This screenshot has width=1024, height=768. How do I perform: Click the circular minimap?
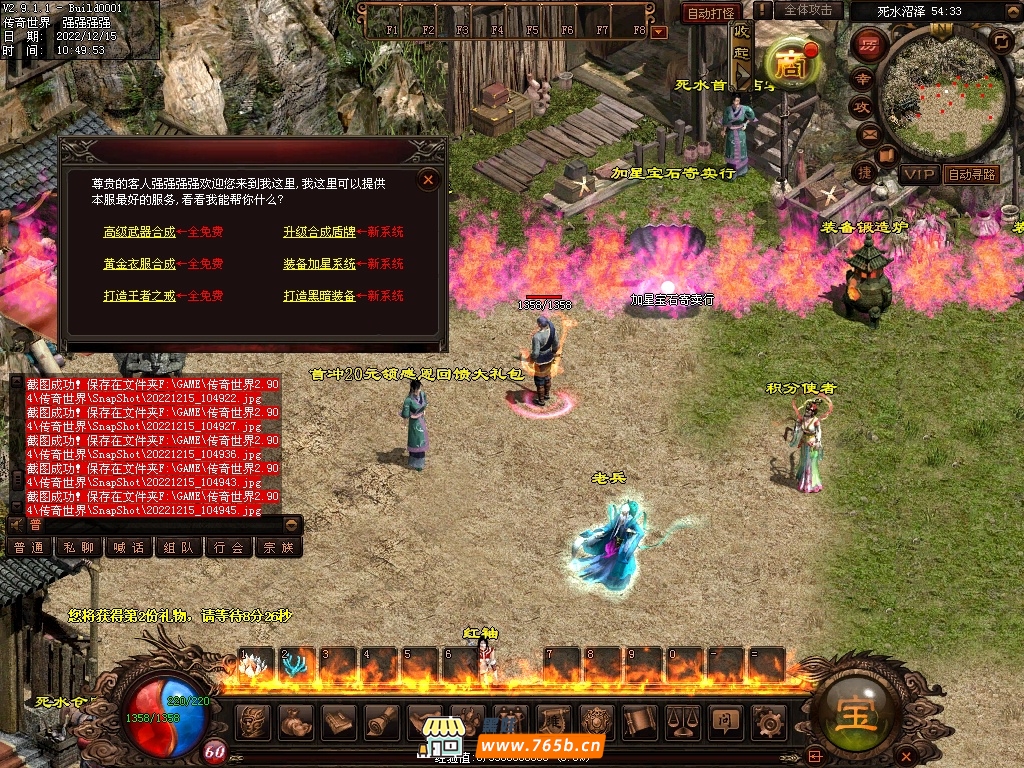pos(945,95)
